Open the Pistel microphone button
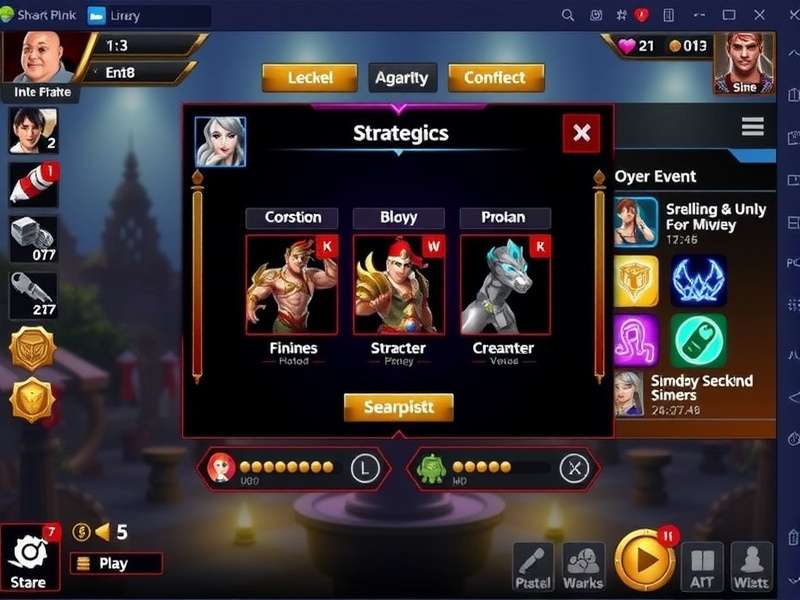Image resolution: width=800 pixels, height=600 pixels. (533, 566)
